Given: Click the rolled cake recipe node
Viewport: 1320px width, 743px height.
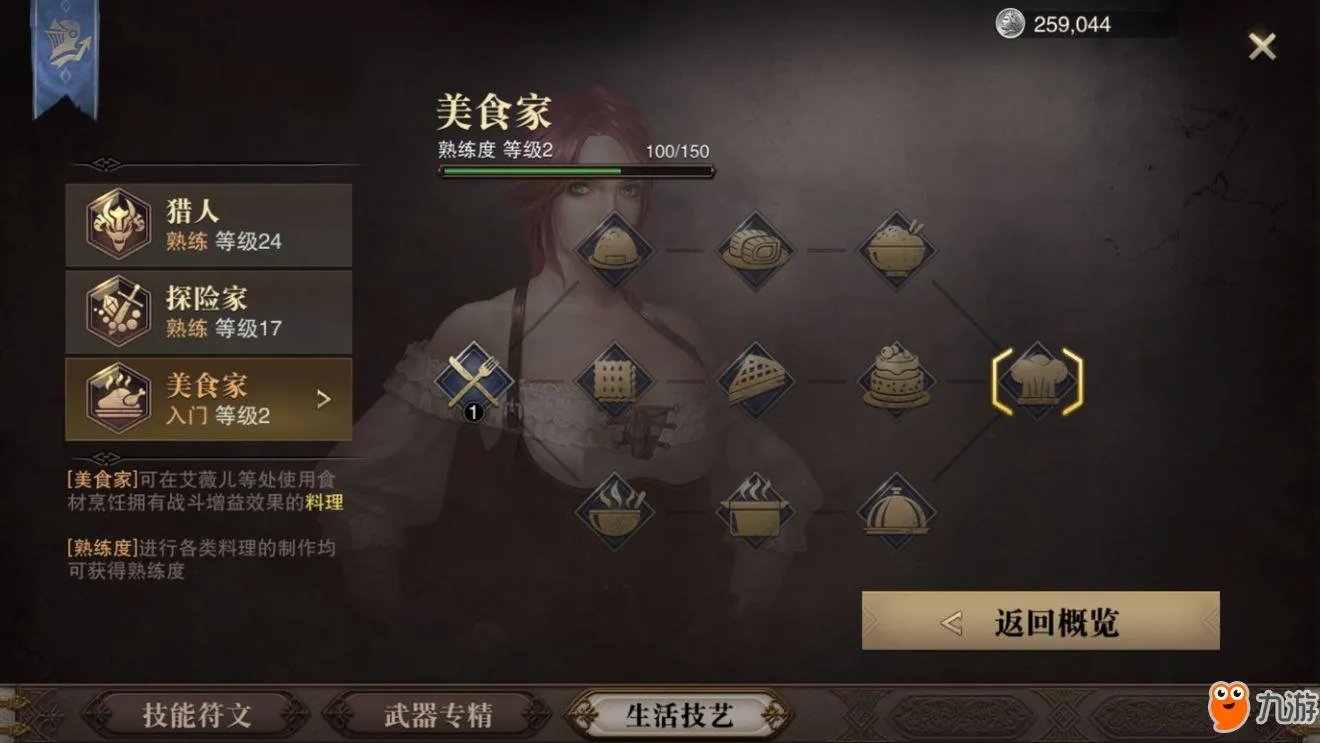Looking at the screenshot, I should (x=757, y=248).
